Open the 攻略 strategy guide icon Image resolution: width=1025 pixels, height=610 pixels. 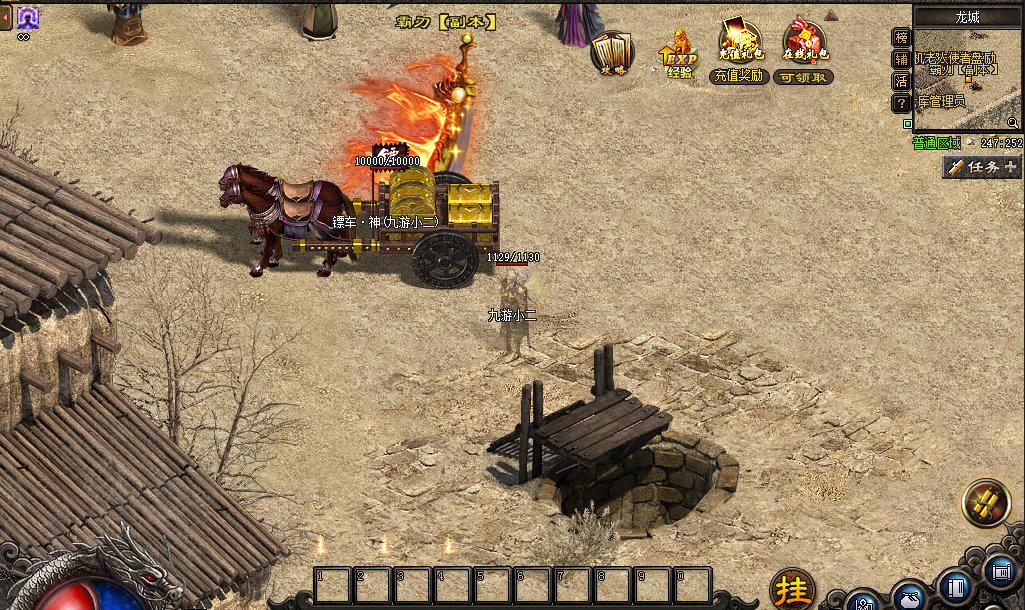tap(610, 52)
